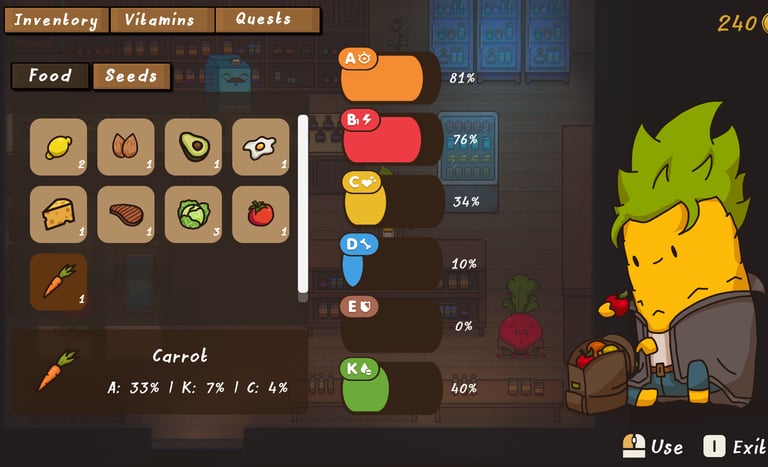
Task: Choose the carrot item slot
Action: [58, 281]
